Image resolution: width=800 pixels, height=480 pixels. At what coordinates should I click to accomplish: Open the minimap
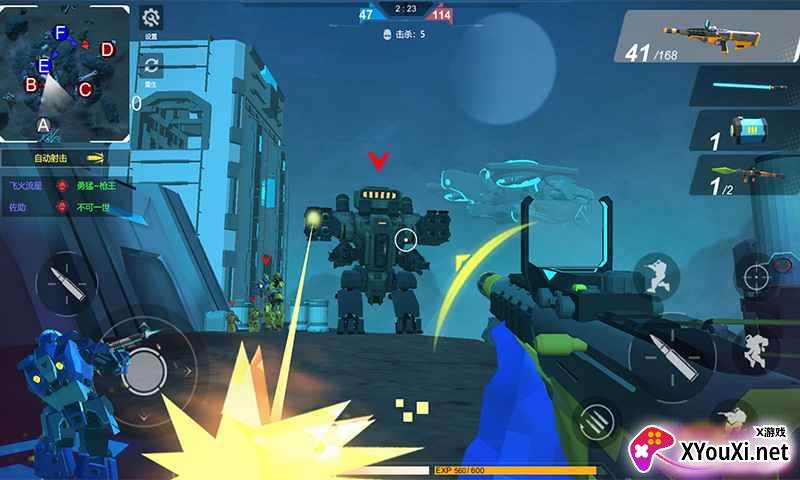(65, 70)
